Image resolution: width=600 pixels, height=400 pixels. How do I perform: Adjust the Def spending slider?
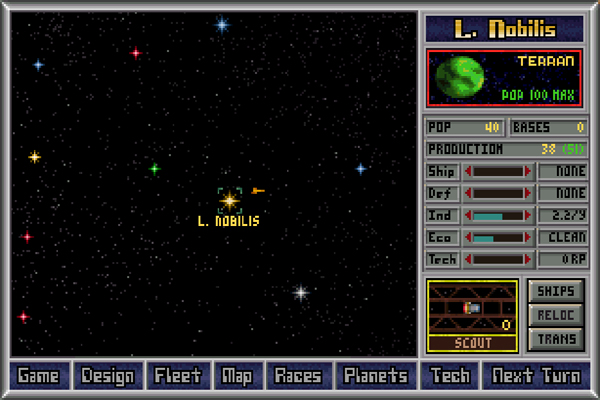point(498,193)
